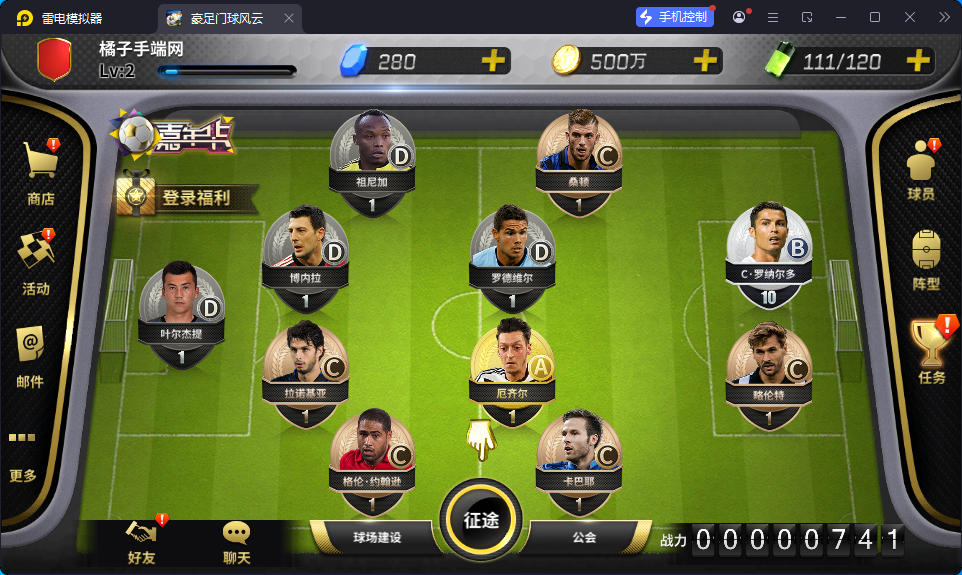Click the 手机控制 emulator button

tap(674, 17)
